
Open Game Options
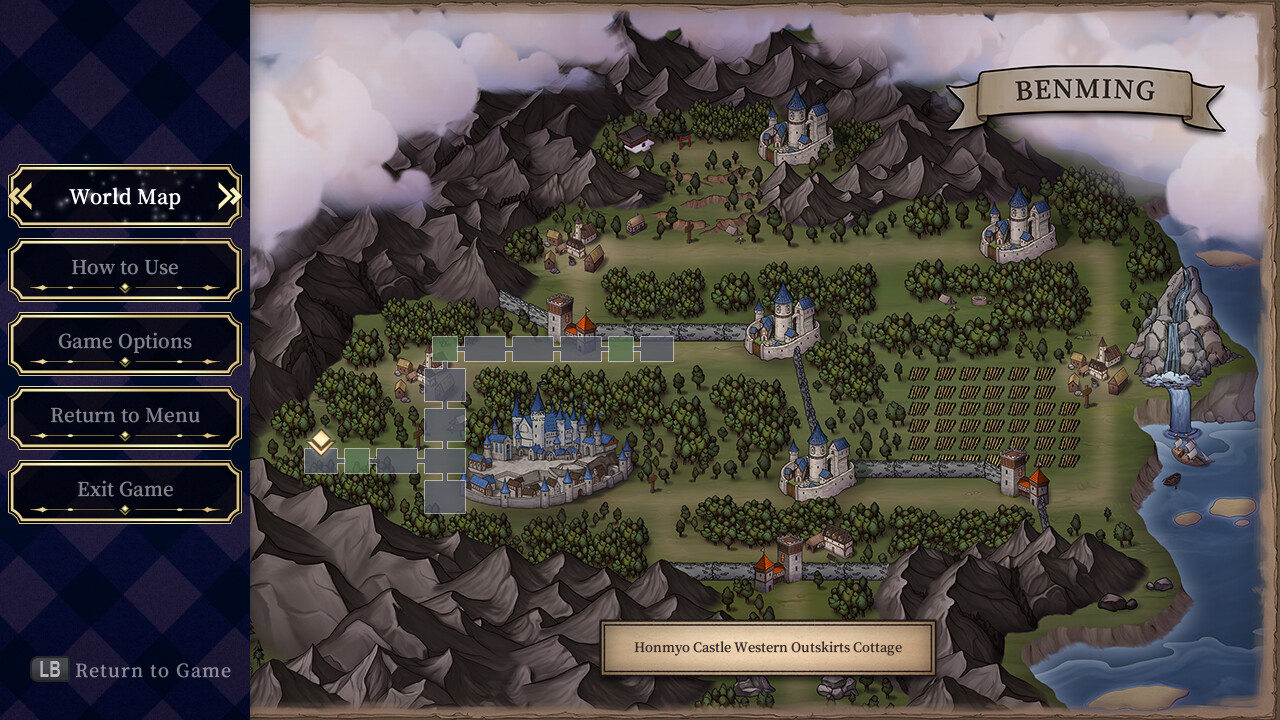124,342
